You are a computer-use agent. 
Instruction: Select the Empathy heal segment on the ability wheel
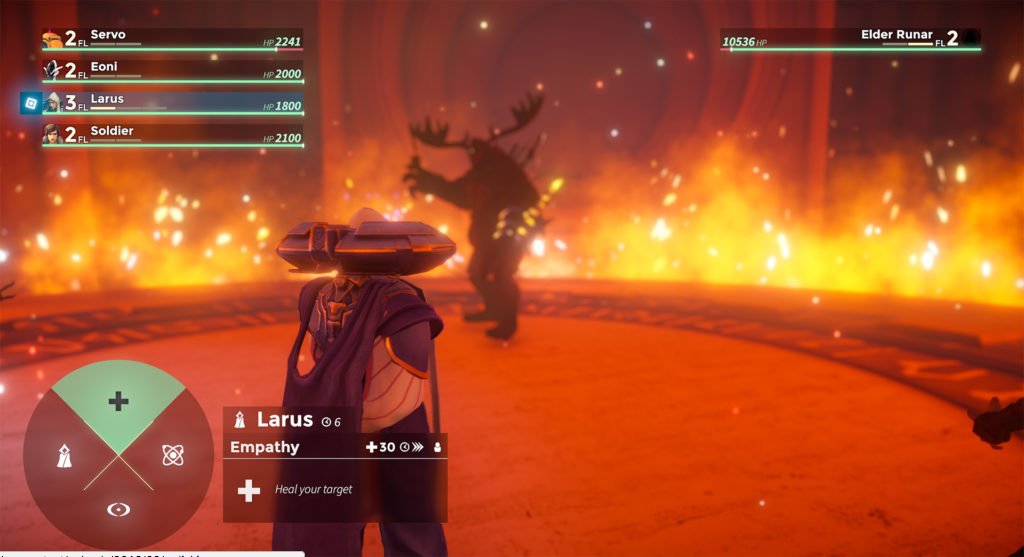pos(118,401)
